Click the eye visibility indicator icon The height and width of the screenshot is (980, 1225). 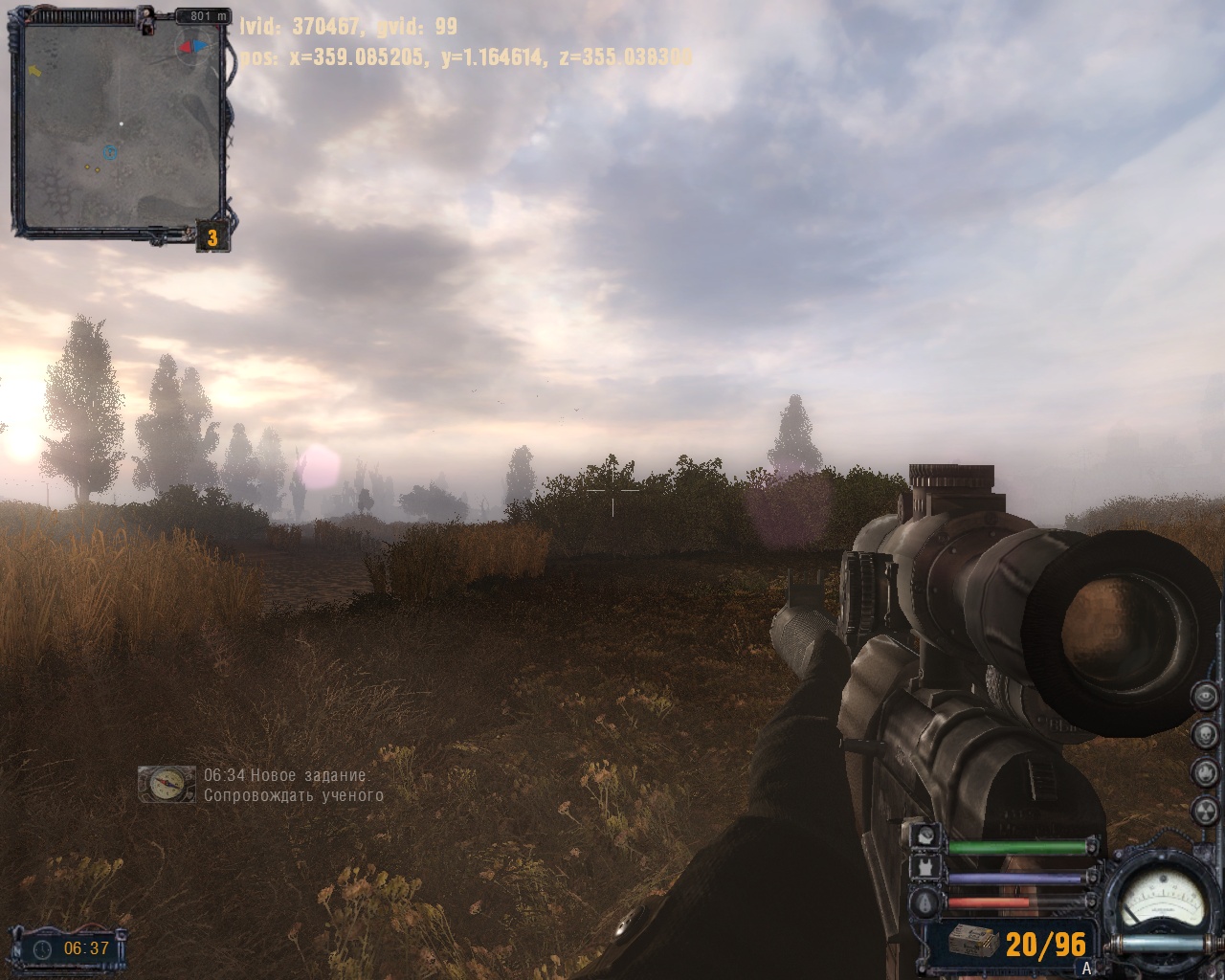point(1203,698)
